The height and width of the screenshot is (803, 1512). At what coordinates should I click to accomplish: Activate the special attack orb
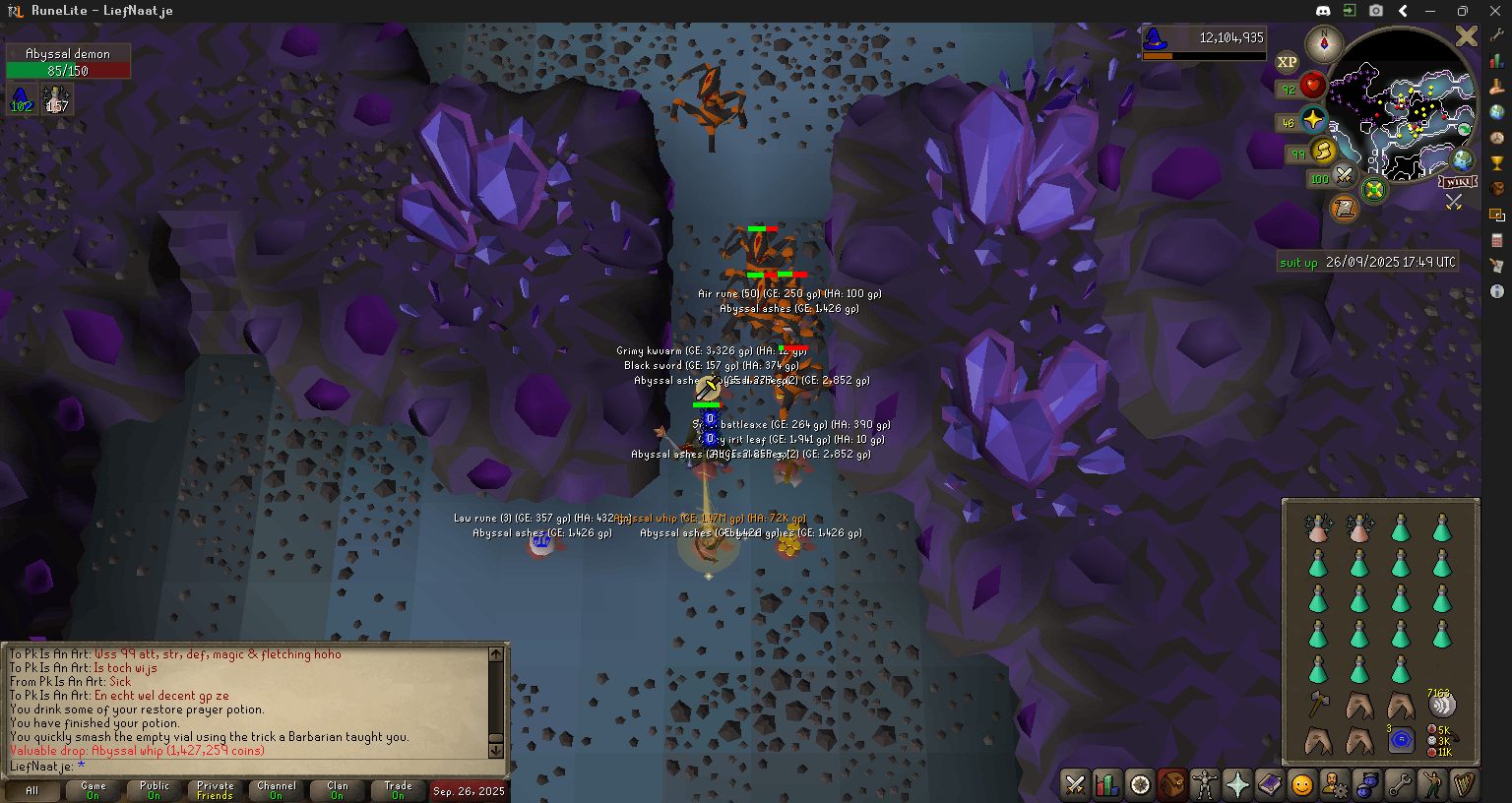[x=1345, y=177]
